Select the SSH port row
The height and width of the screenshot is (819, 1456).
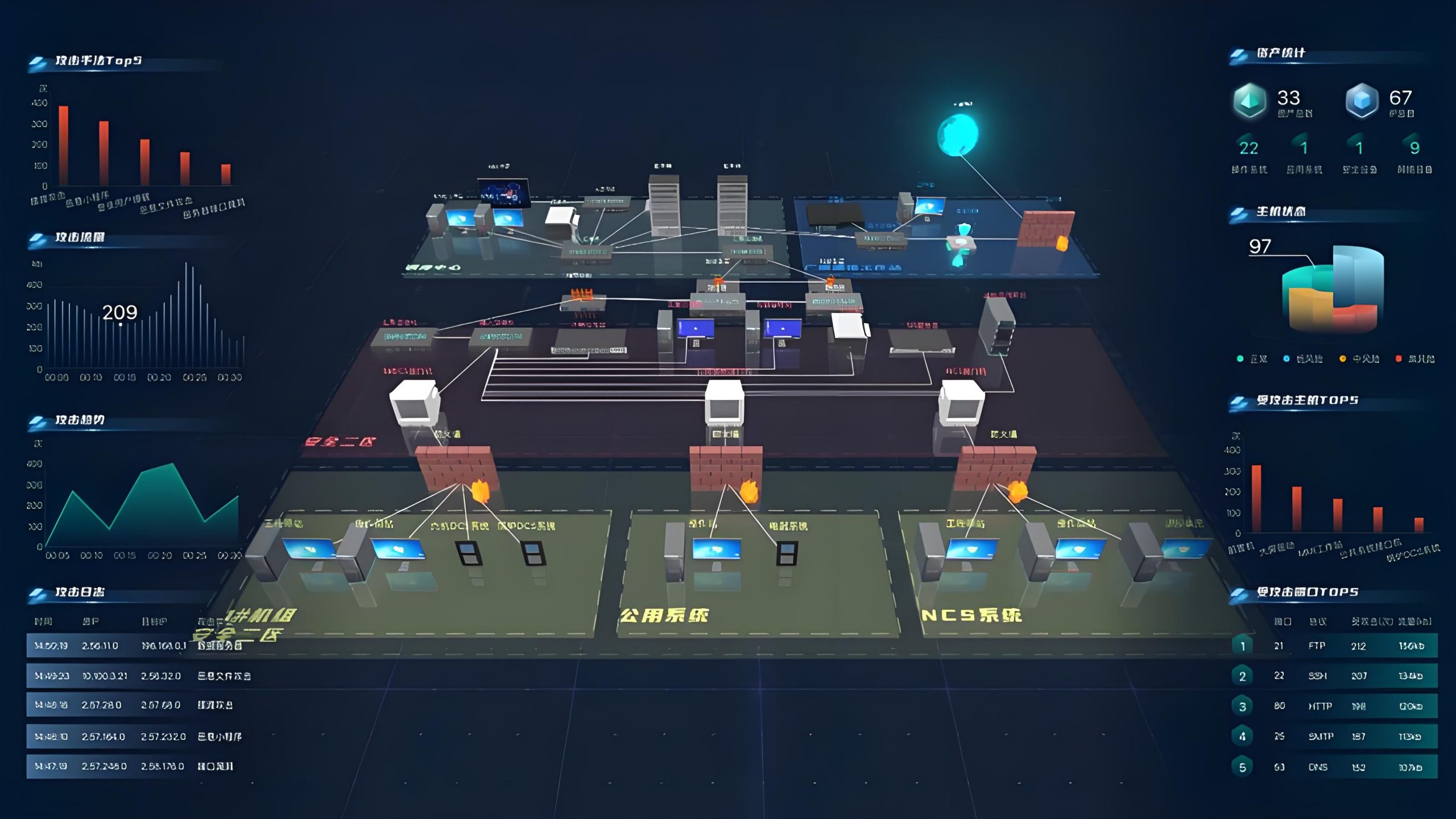[1334, 676]
